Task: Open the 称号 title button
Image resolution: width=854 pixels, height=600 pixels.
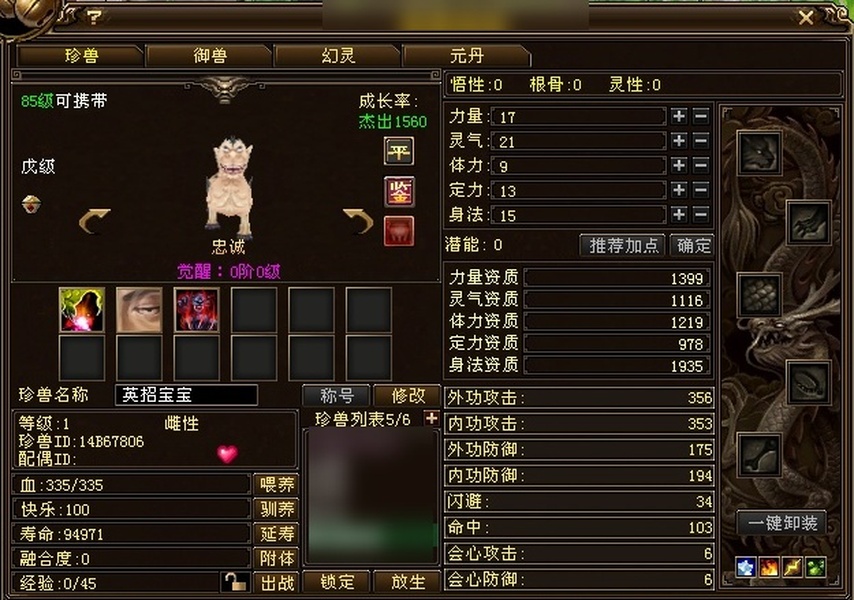Action: click(x=337, y=396)
